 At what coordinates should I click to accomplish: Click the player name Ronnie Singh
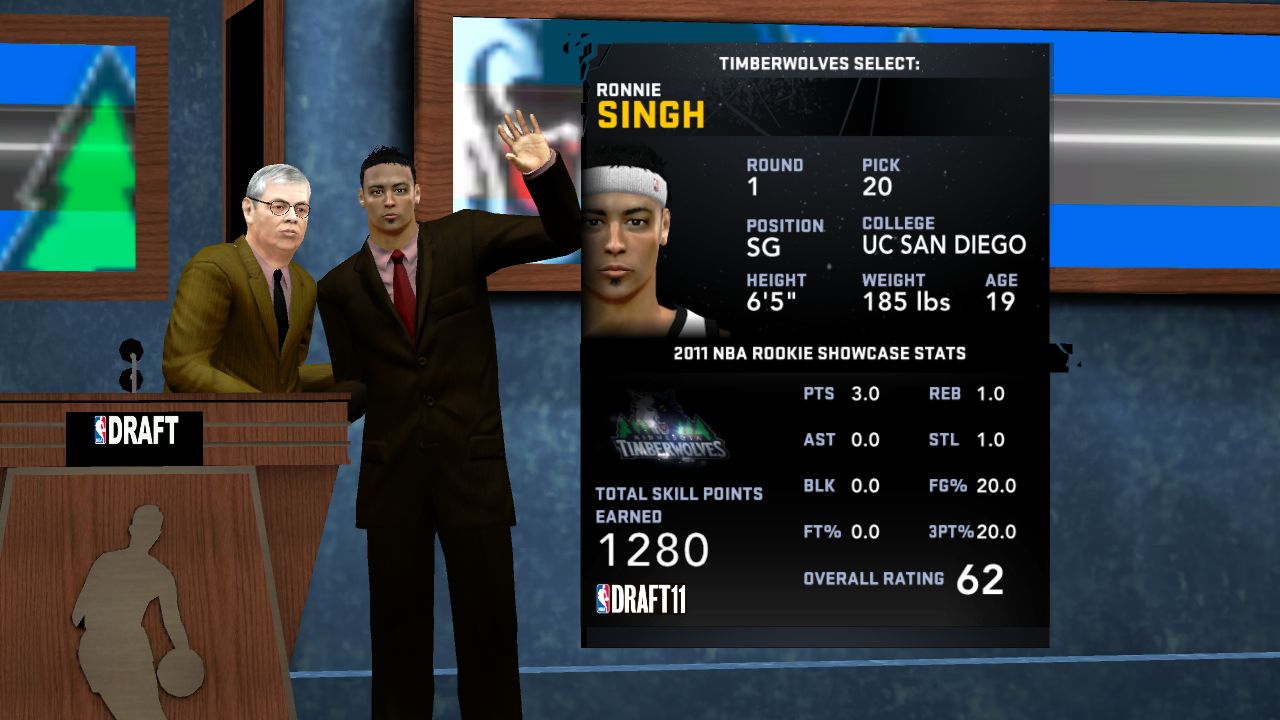[x=650, y=105]
